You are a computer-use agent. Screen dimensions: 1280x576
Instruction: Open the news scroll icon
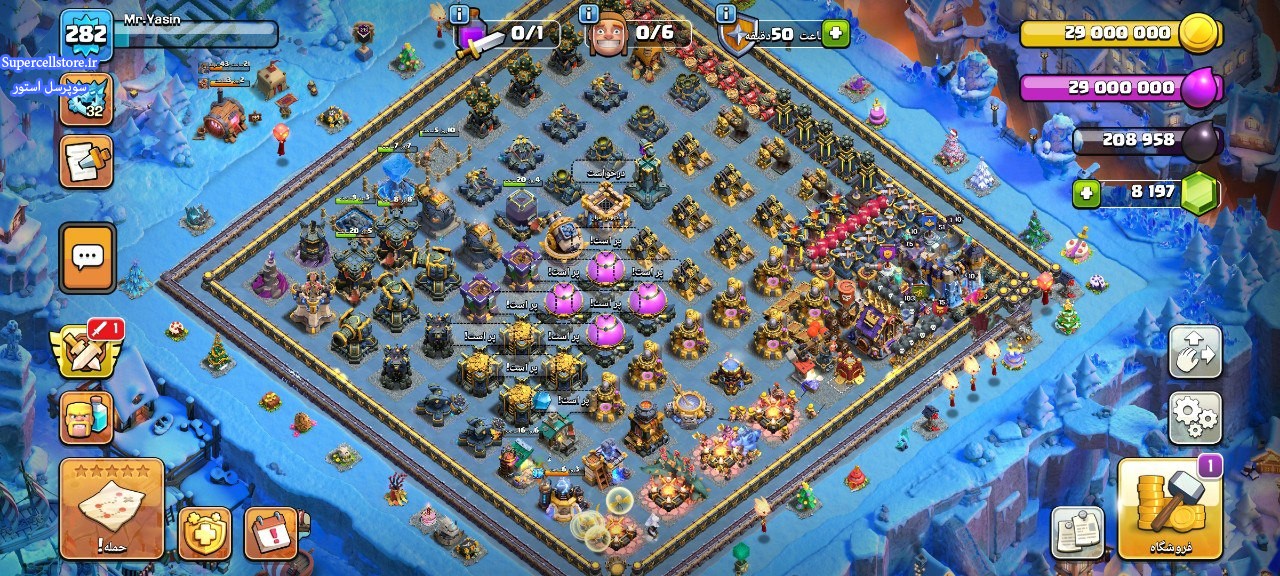86,161
